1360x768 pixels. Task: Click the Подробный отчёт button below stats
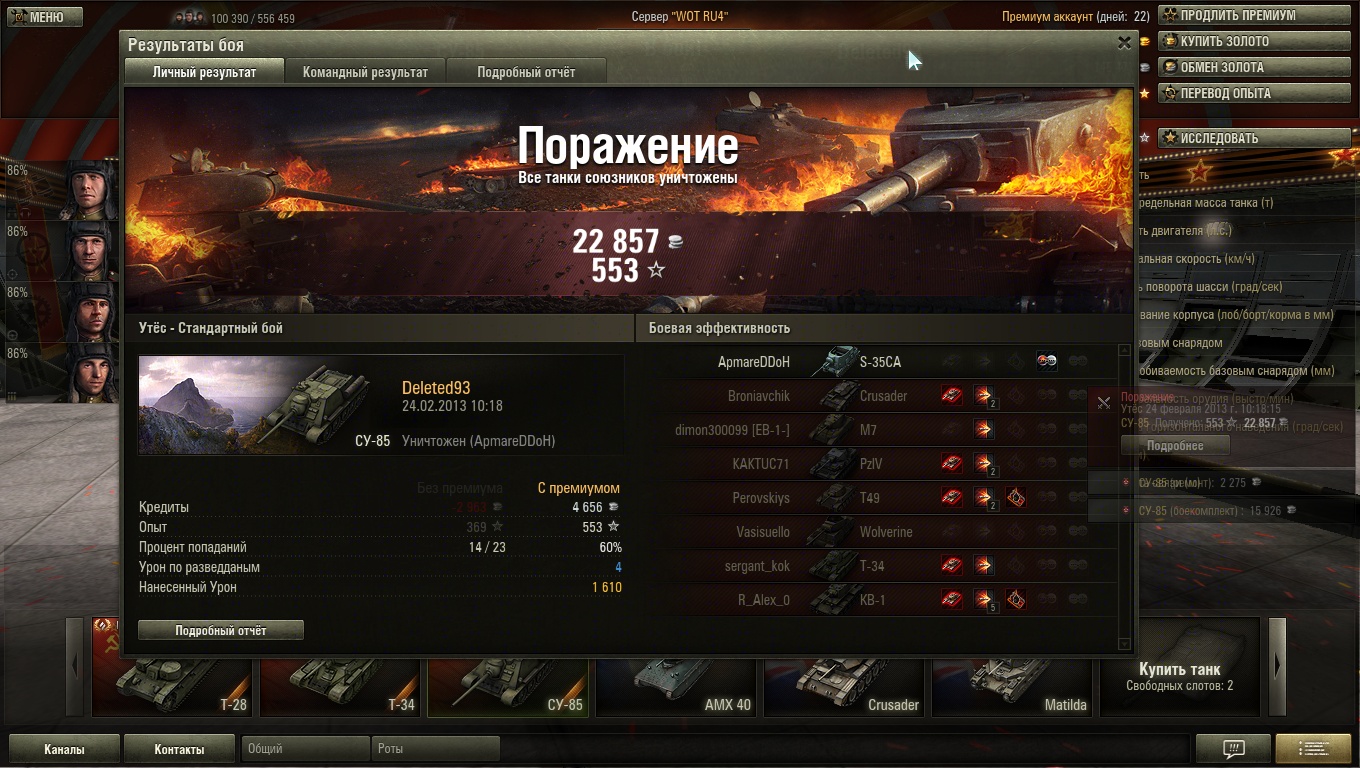tap(221, 630)
